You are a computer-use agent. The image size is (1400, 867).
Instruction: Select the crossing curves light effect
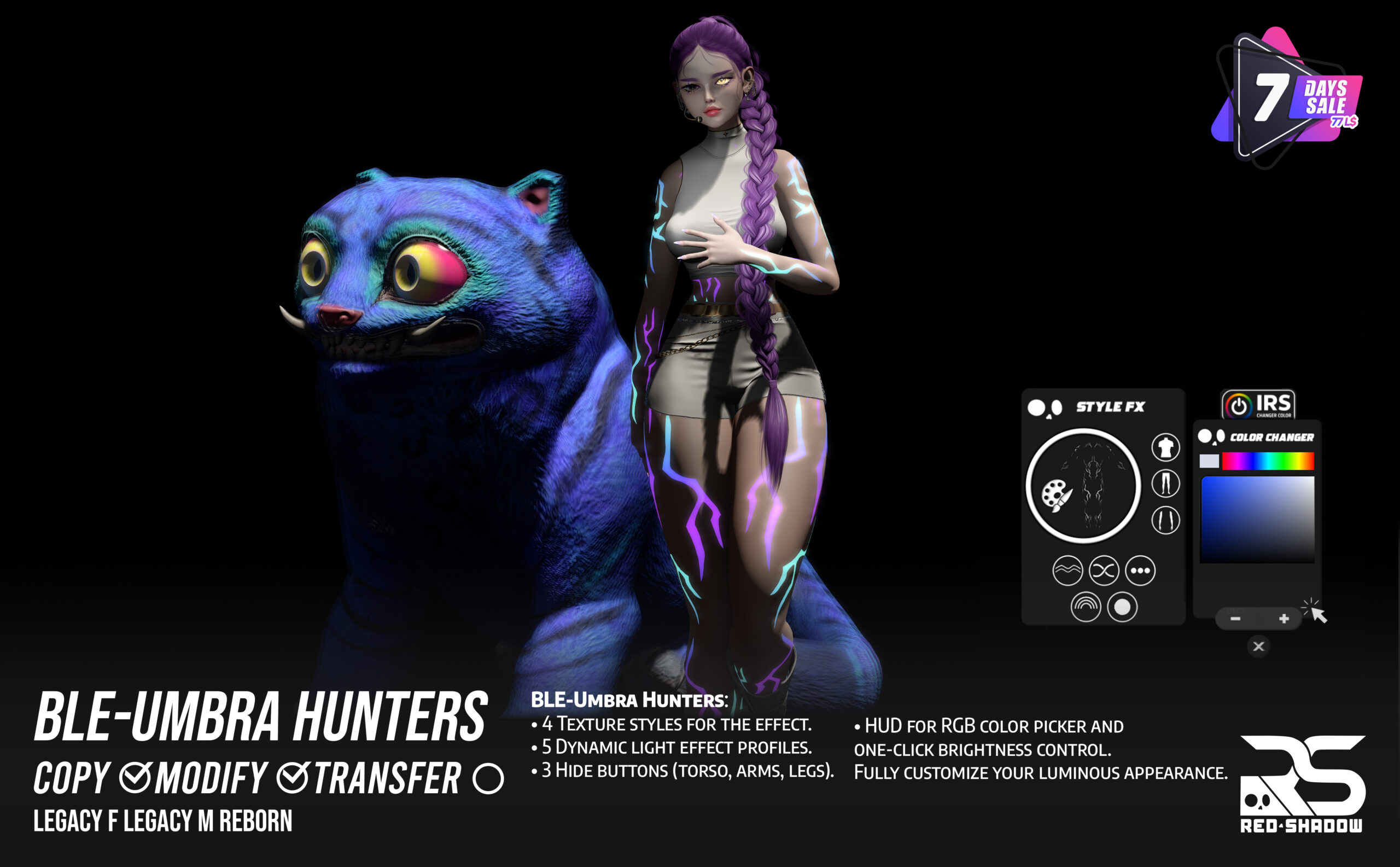click(x=1104, y=571)
